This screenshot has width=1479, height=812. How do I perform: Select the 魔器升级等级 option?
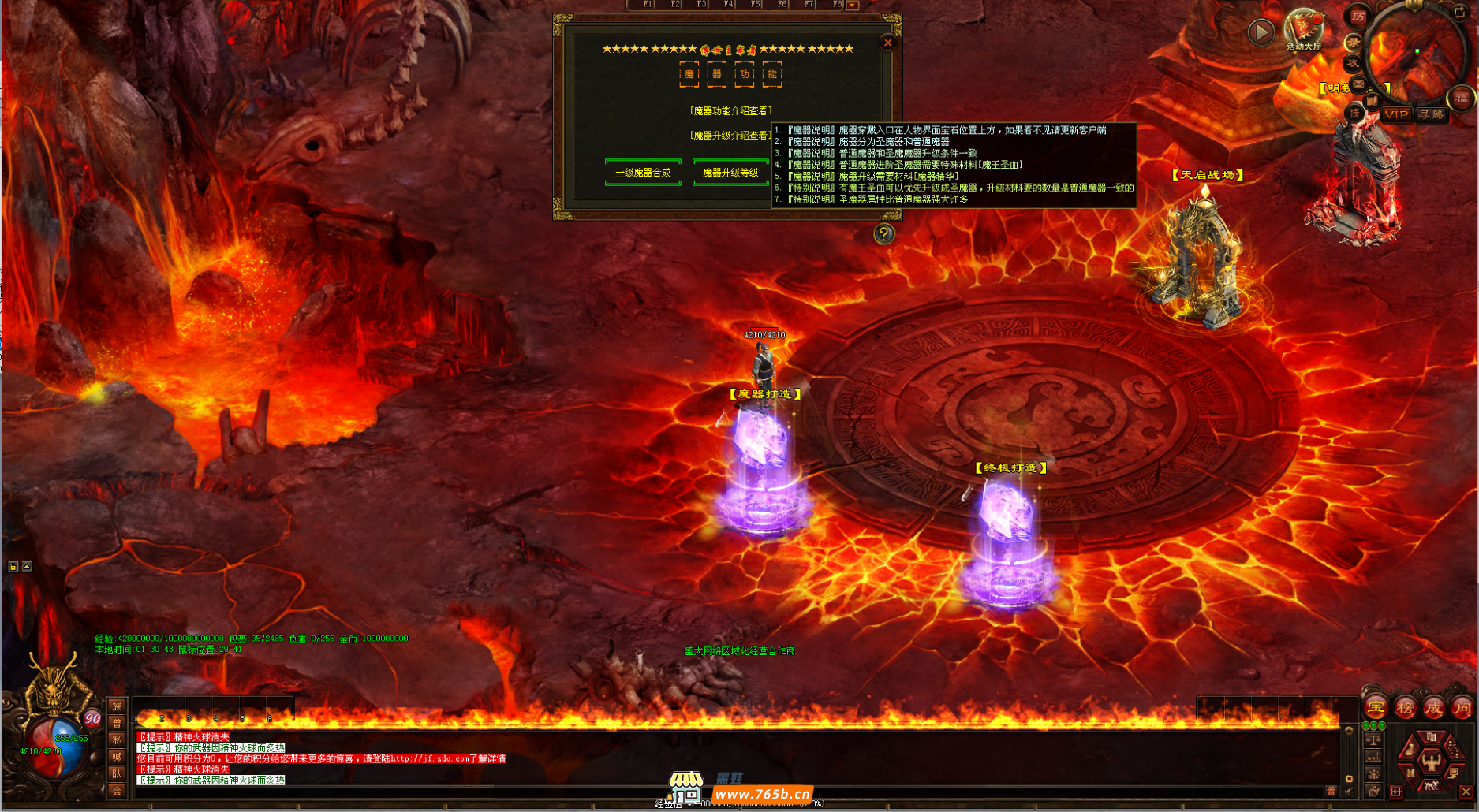[x=730, y=173]
